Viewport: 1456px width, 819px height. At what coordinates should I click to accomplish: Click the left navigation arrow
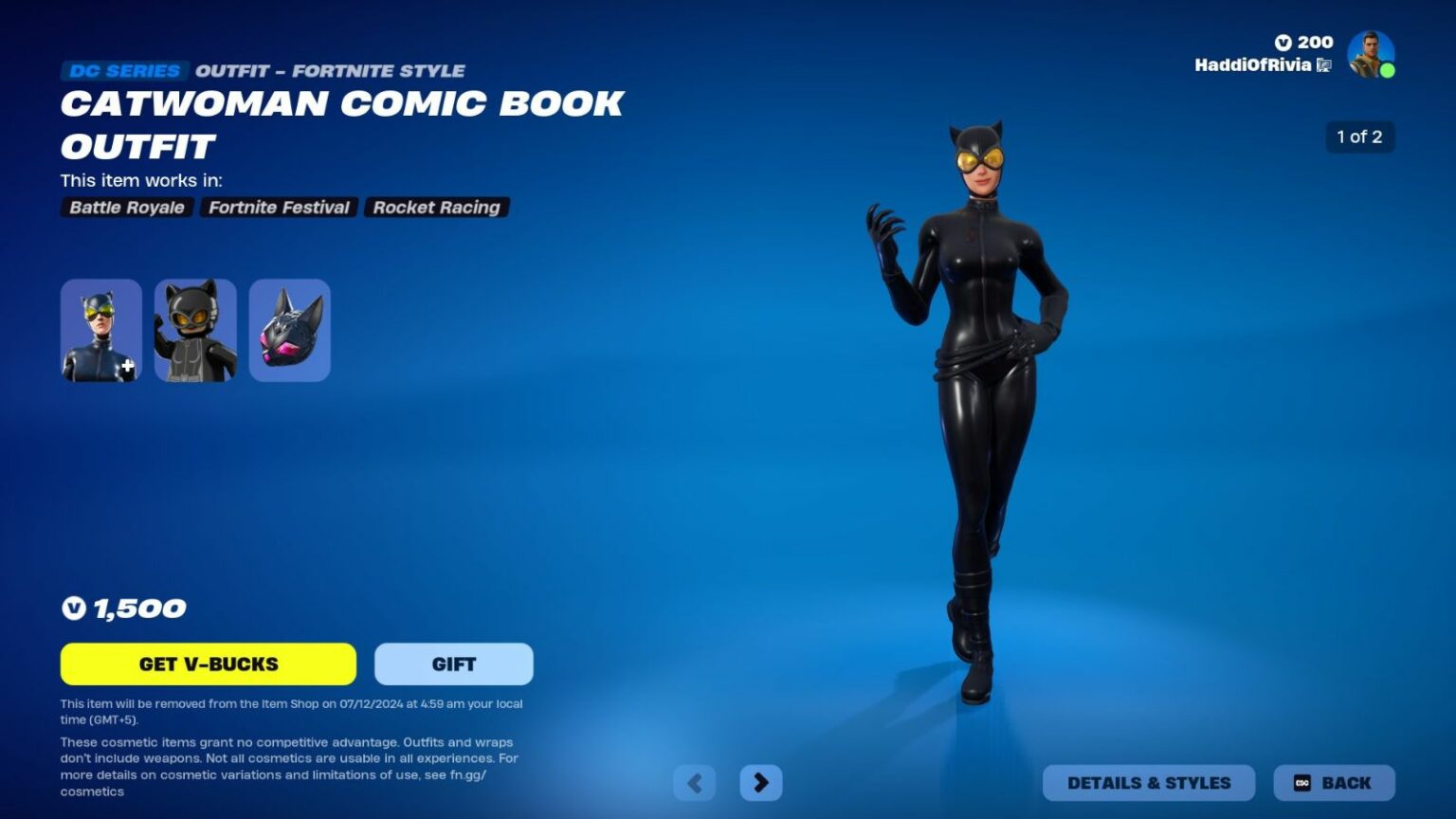695,783
